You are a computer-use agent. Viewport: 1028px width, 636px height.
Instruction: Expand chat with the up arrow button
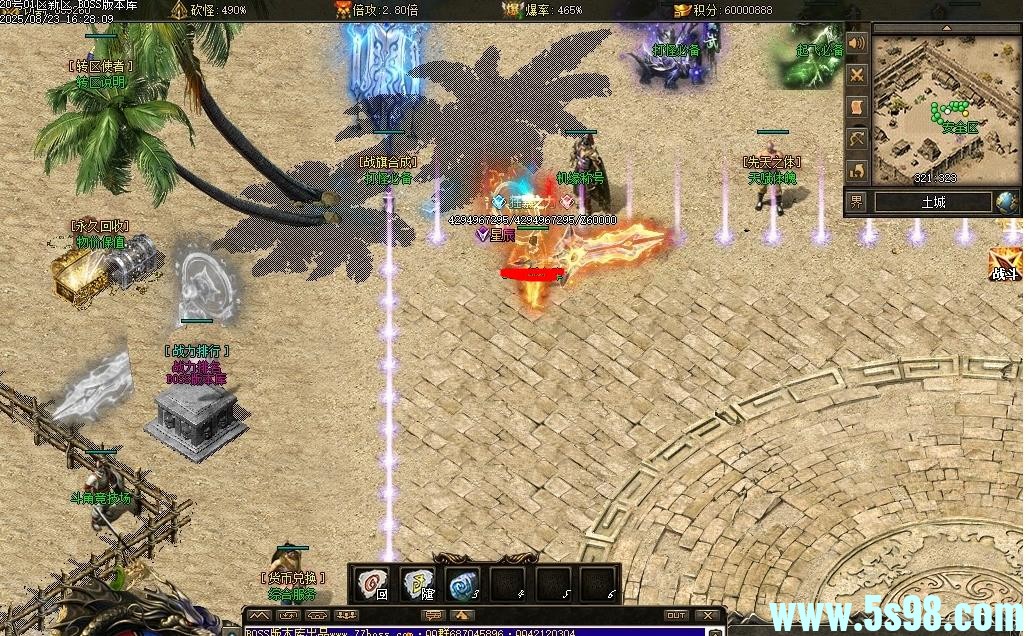463,616
